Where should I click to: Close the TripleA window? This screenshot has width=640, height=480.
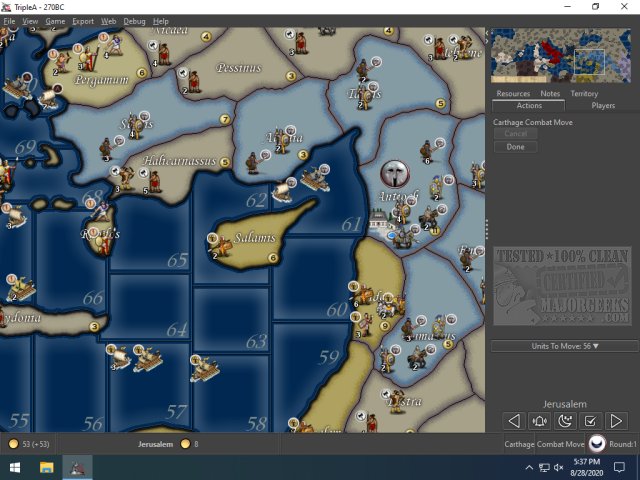[x=624, y=7]
